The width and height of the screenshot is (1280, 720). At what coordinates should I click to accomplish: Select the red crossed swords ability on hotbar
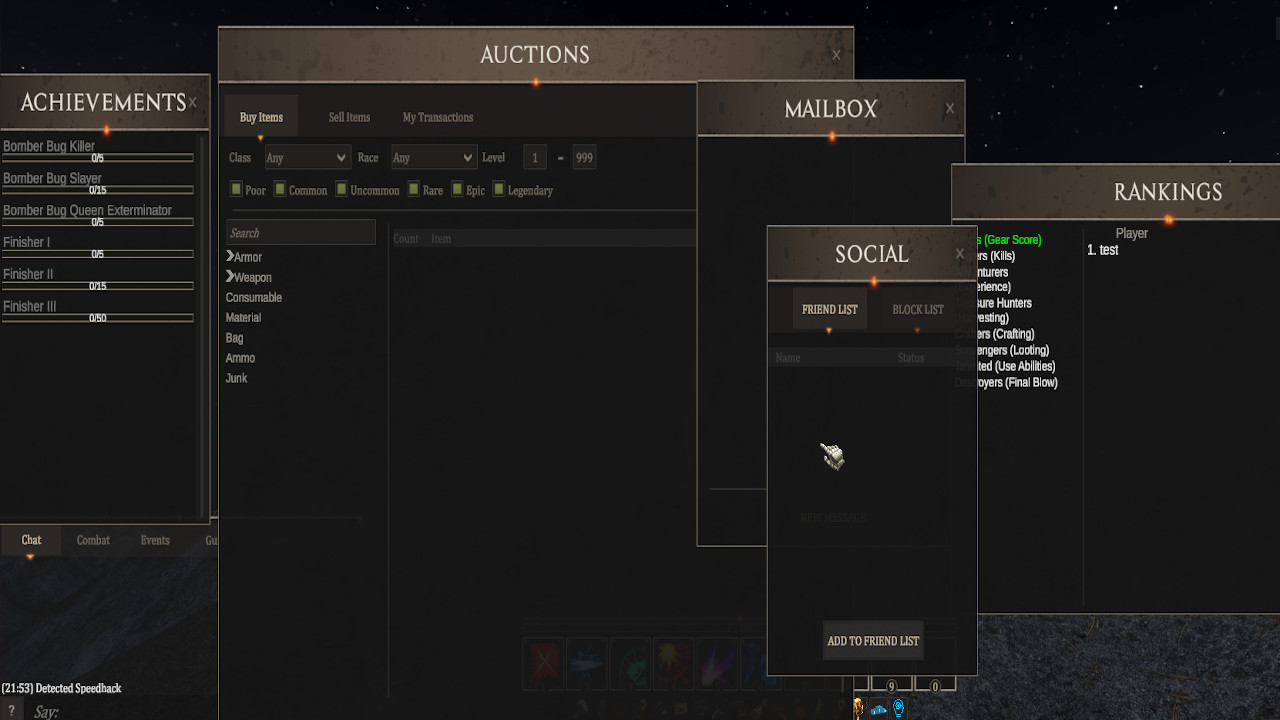(x=542, y=663)
